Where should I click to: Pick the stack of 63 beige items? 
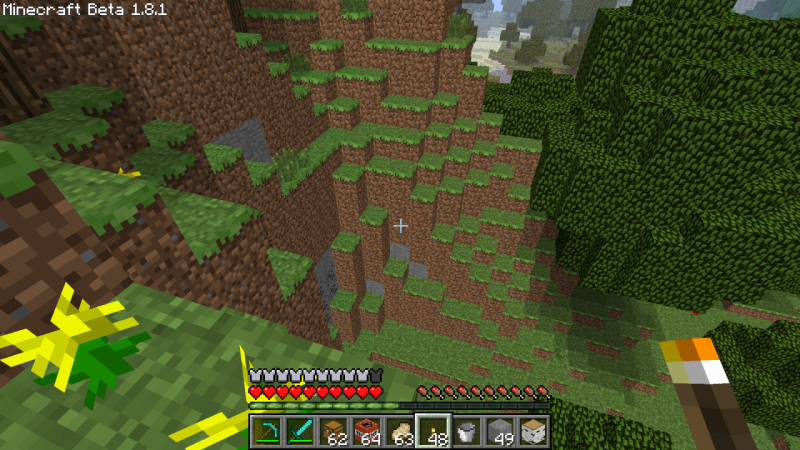click(400, 432)
